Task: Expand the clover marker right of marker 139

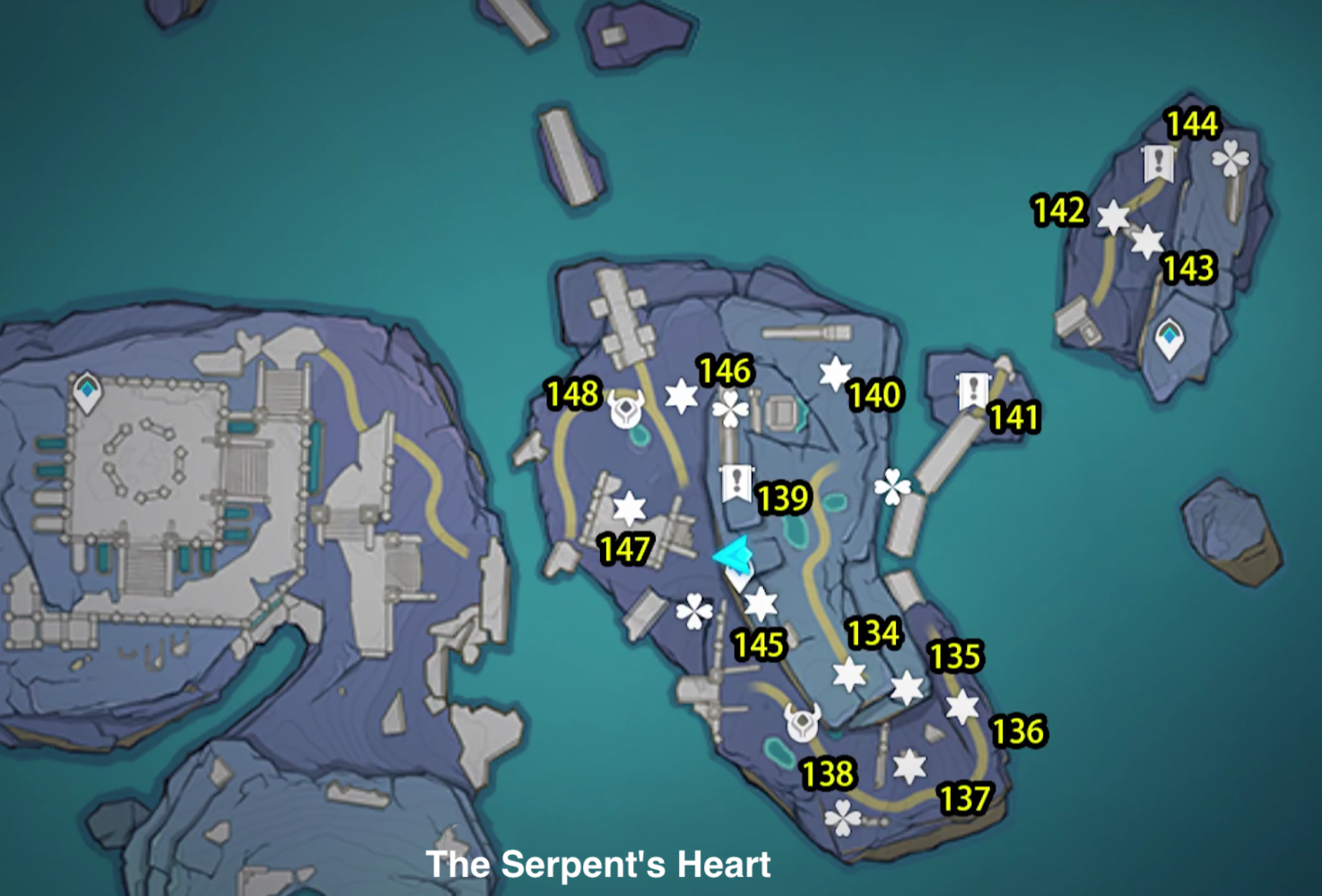Action: (891, 484)
